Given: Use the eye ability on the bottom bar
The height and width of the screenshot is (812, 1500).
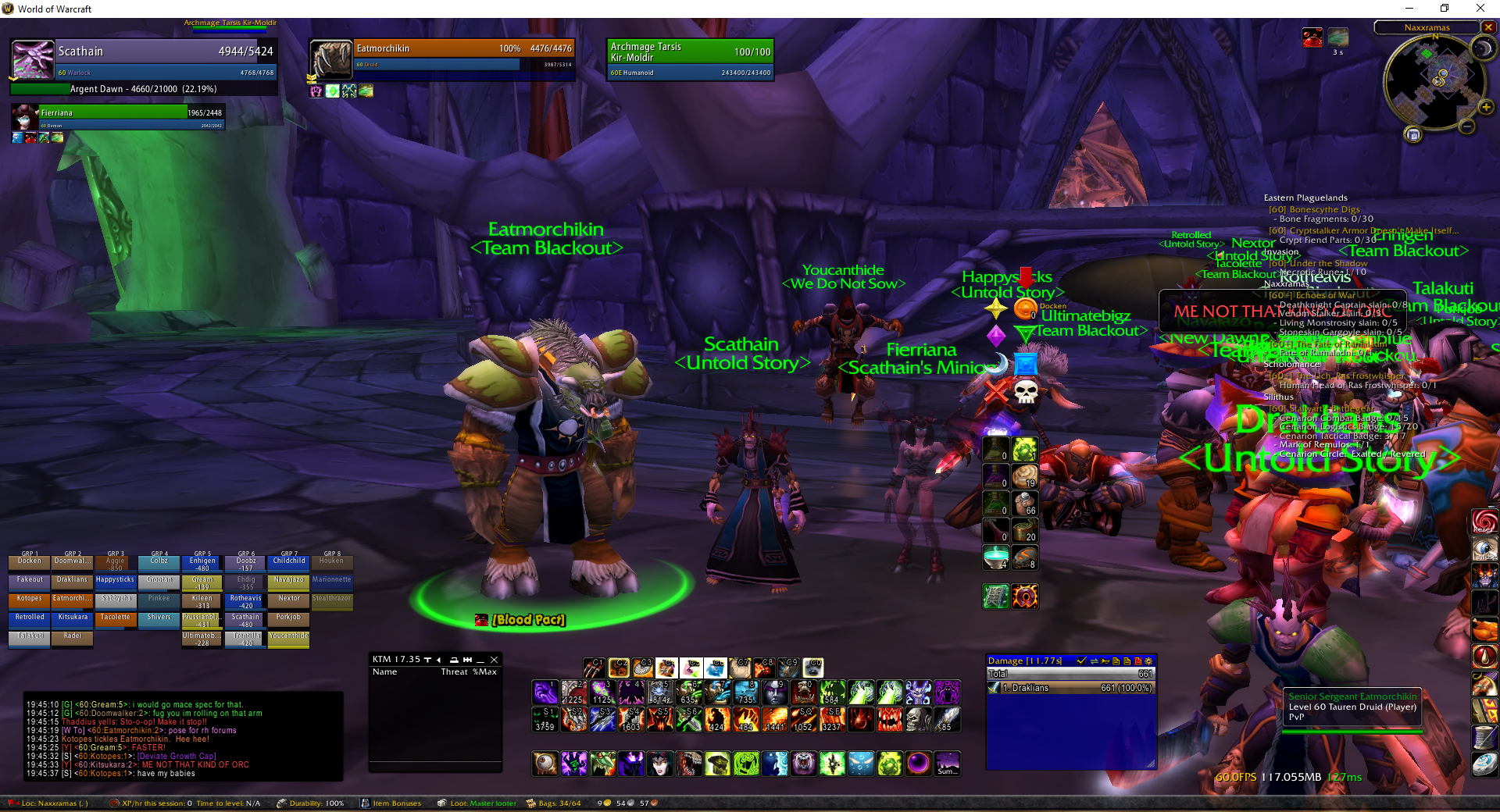Looking at the screenshot, I should [545, 763].
